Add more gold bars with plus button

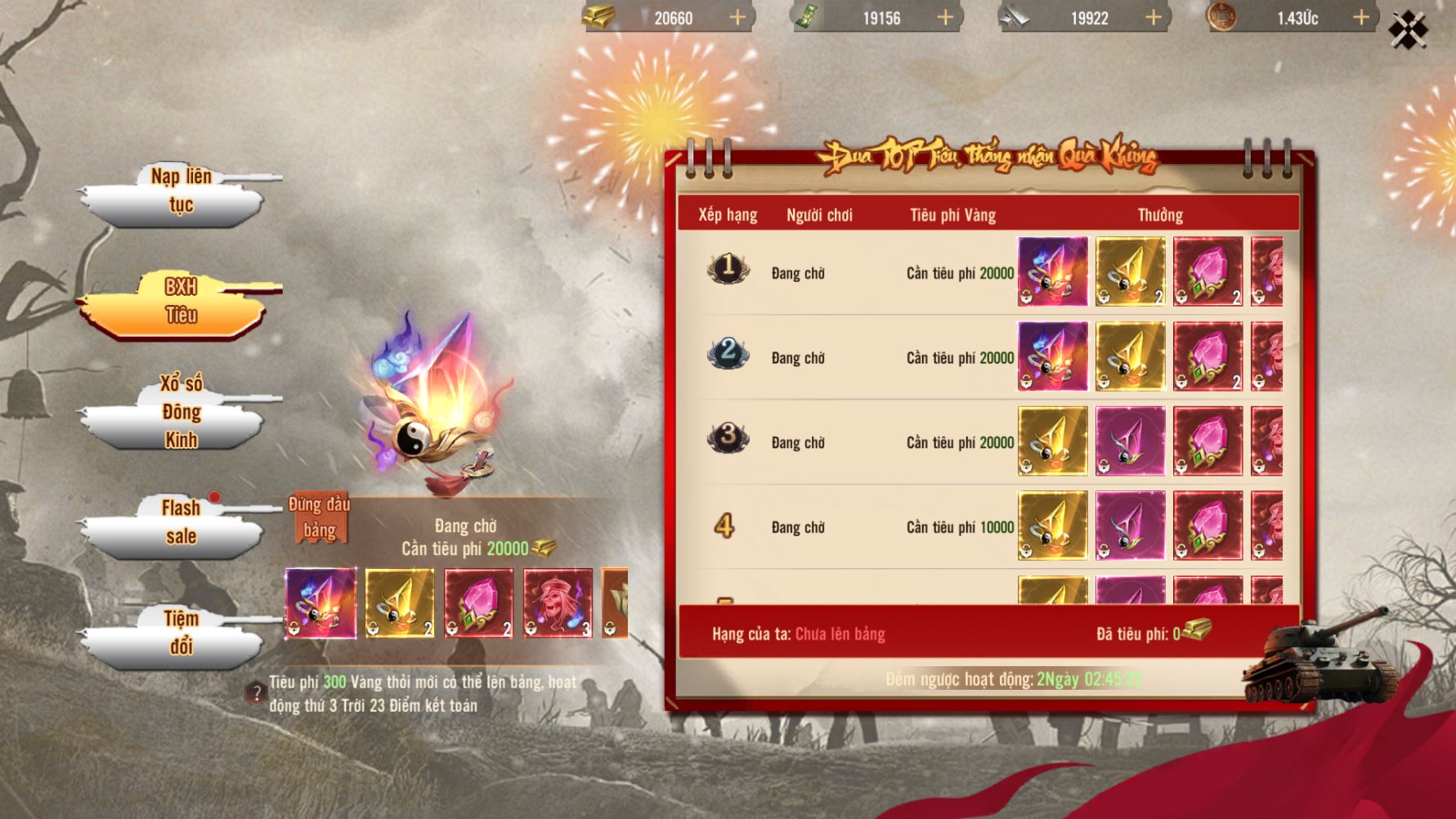[737, 18]
